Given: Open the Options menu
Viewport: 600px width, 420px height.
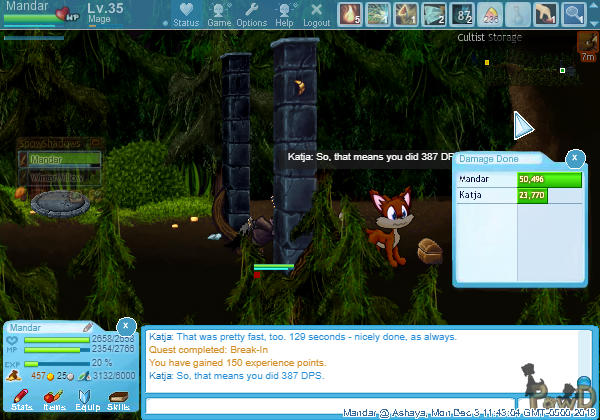Looking at the screenshot, I should coord(251,14).
